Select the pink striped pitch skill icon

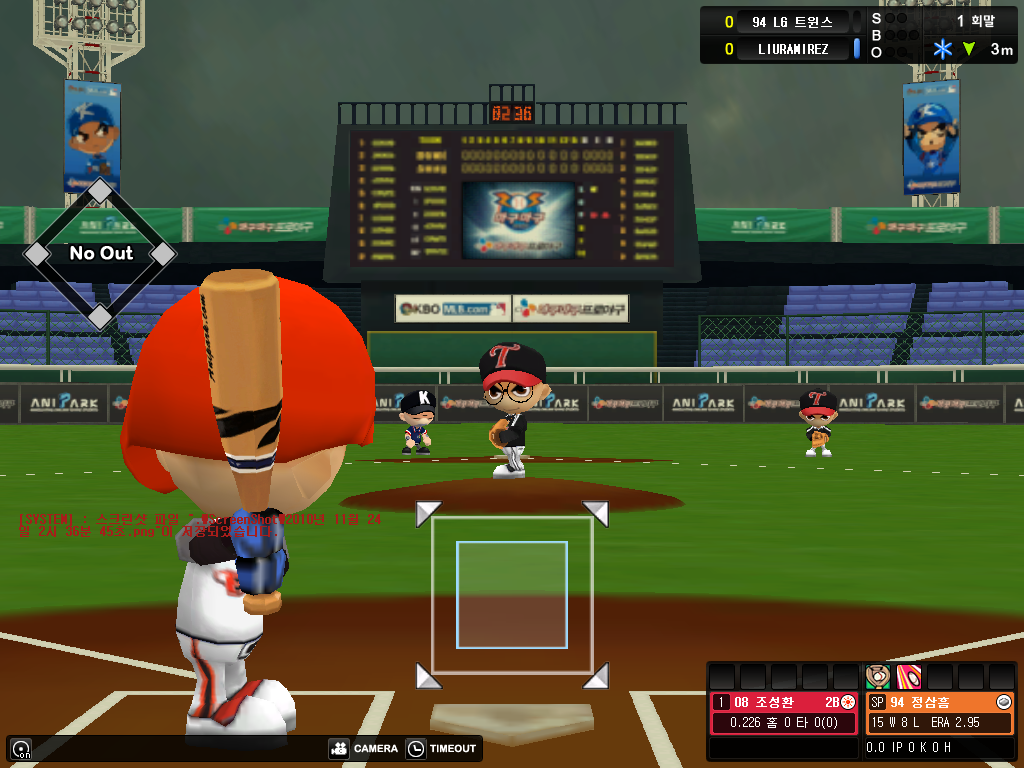(x=908, y=677)
